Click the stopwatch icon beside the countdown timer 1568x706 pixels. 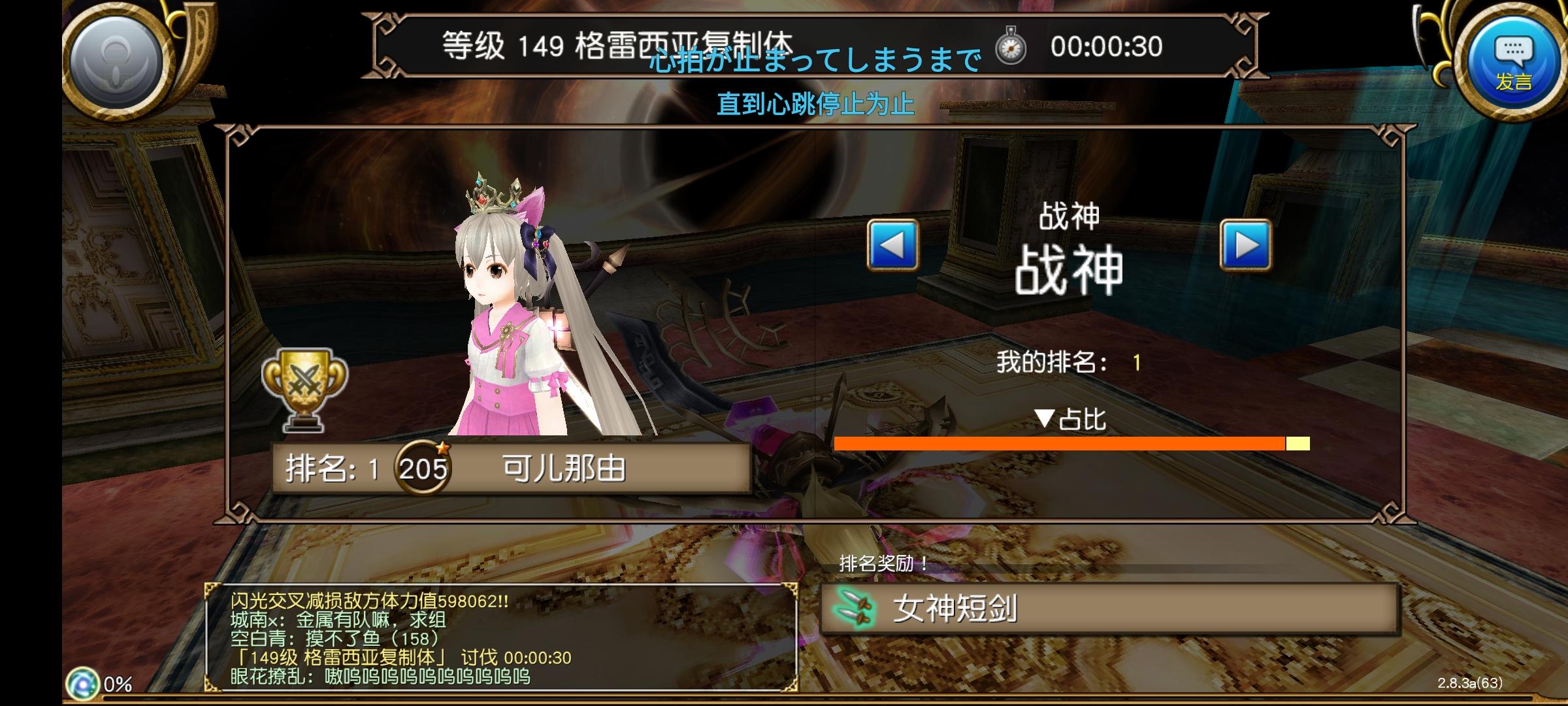pos(1011,46)
